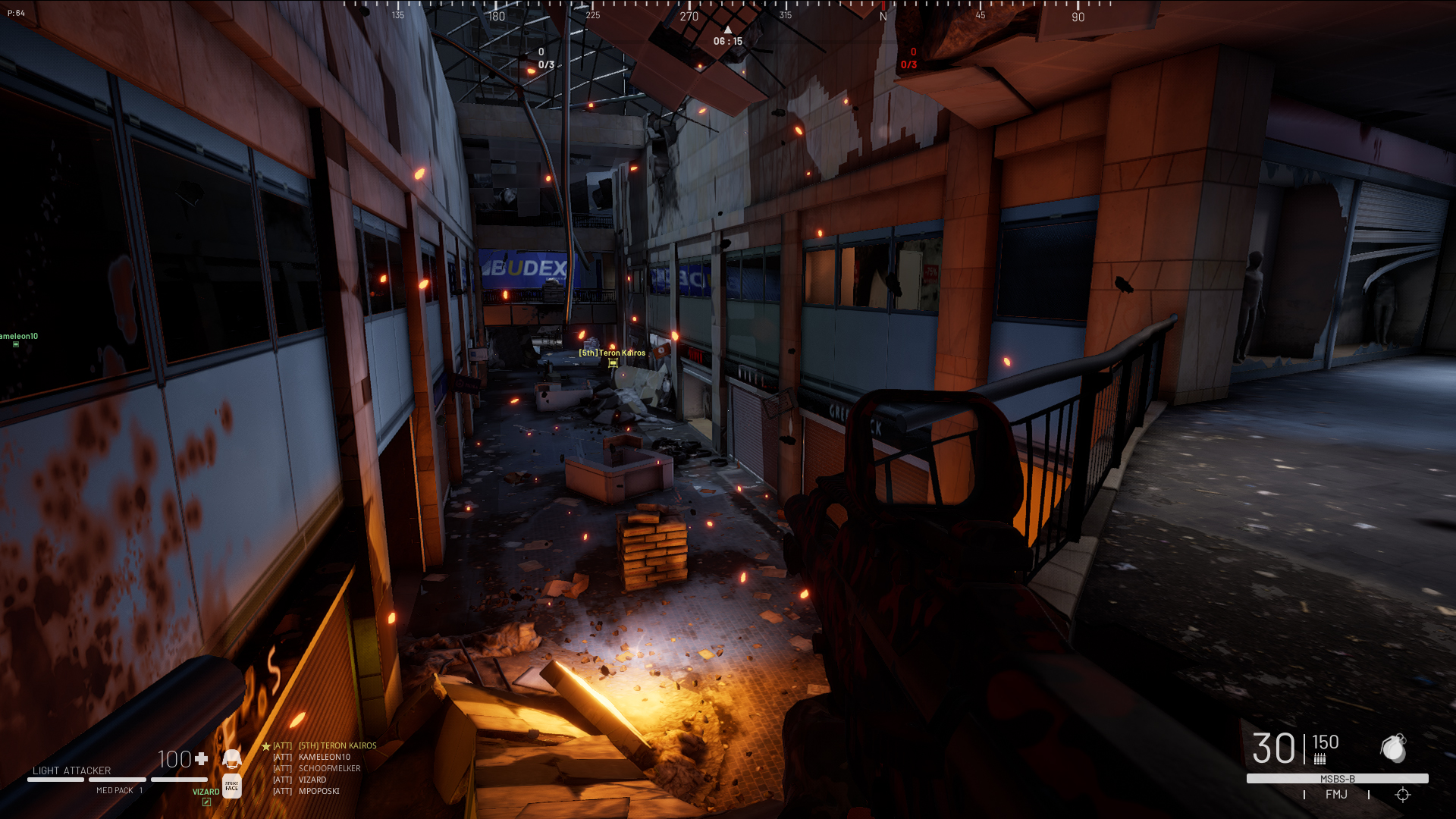Viewport: 1456px width, 819px height.
Task: Click the MSBS-B weapon name bar
Action: pos(1337,779)
